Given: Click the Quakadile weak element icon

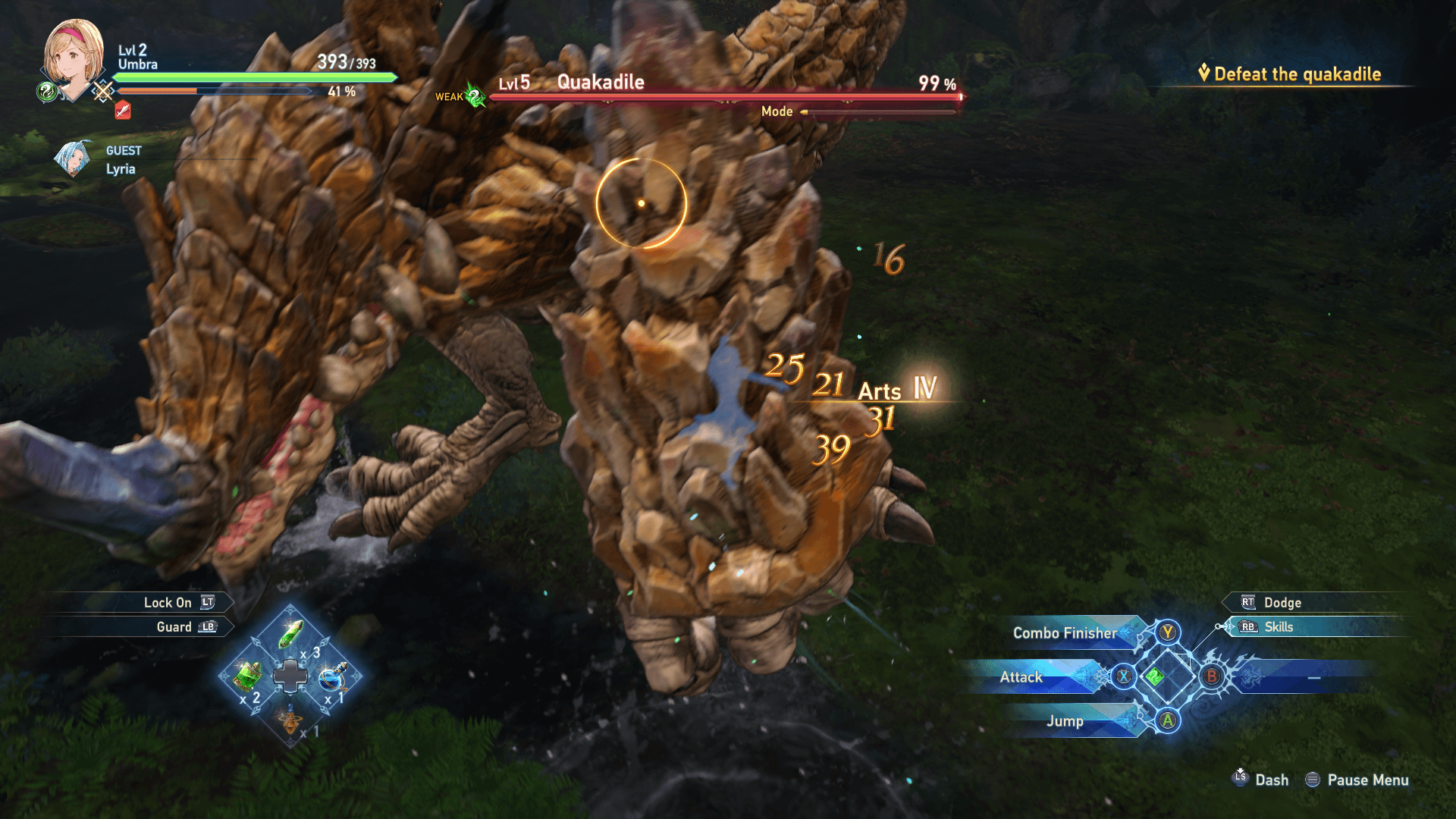Looking at the screenshot, I should click(x=475, y=96).
